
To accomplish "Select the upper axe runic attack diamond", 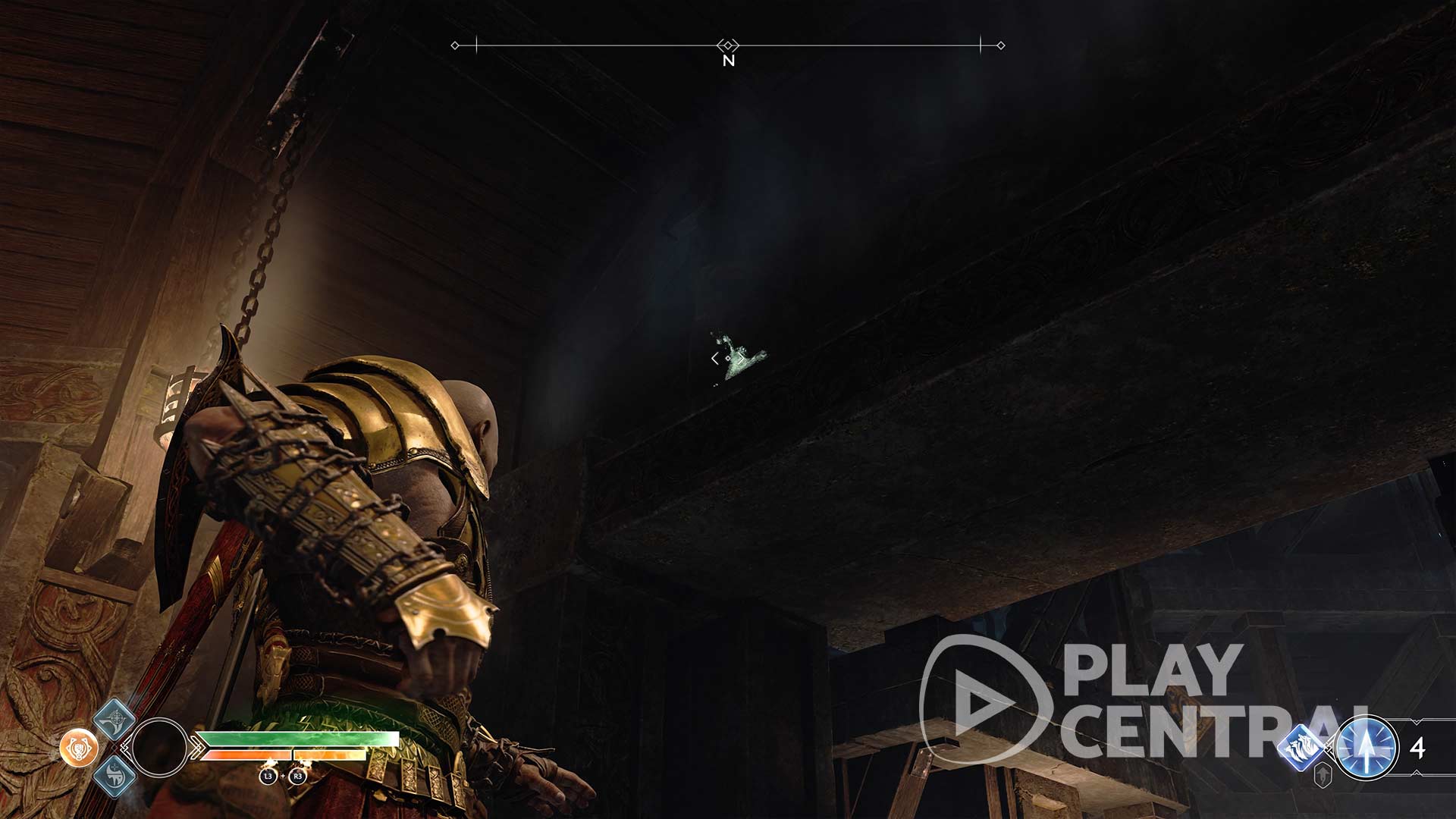I will click(x=115, y=719).
